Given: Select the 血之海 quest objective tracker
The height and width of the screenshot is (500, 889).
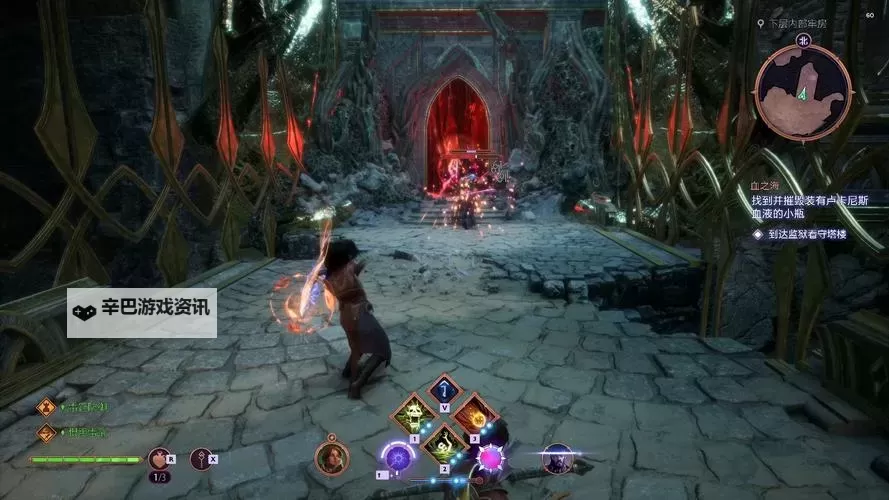Looking at the screenshot, I should coord(764,184).
